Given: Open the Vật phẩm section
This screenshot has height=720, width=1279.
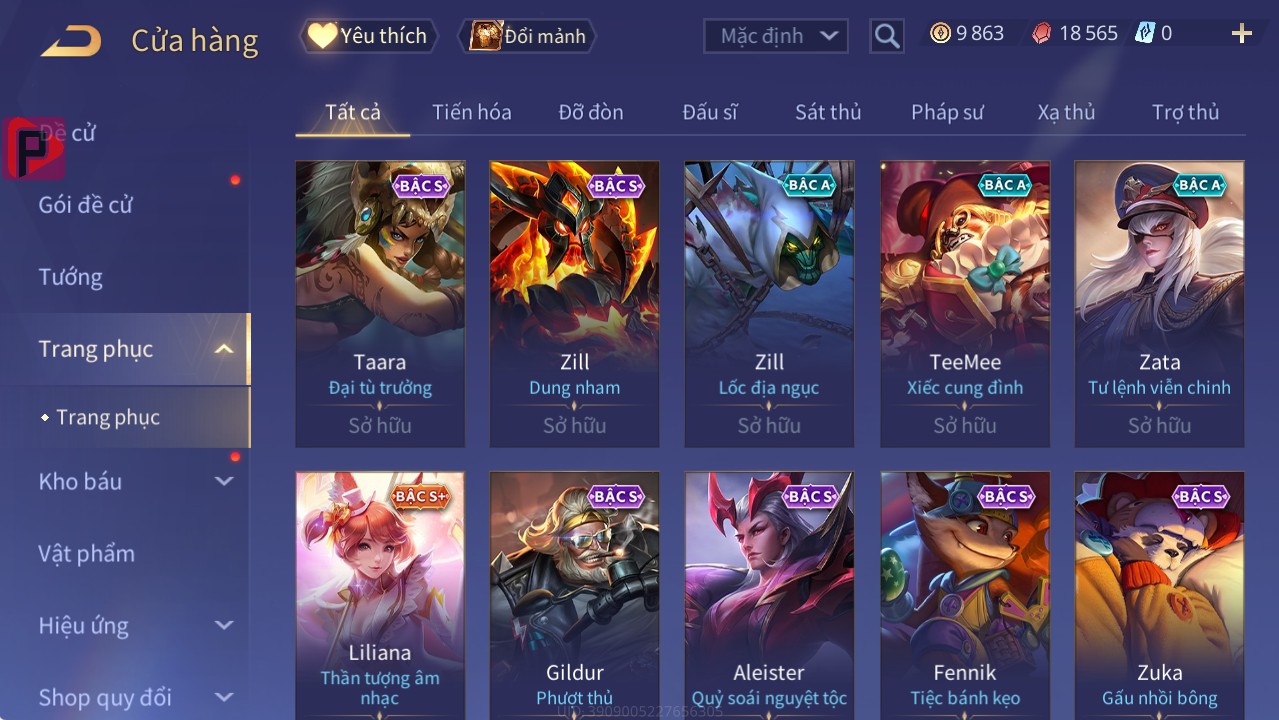Looking at the screenshot, I should coord(86,553).
